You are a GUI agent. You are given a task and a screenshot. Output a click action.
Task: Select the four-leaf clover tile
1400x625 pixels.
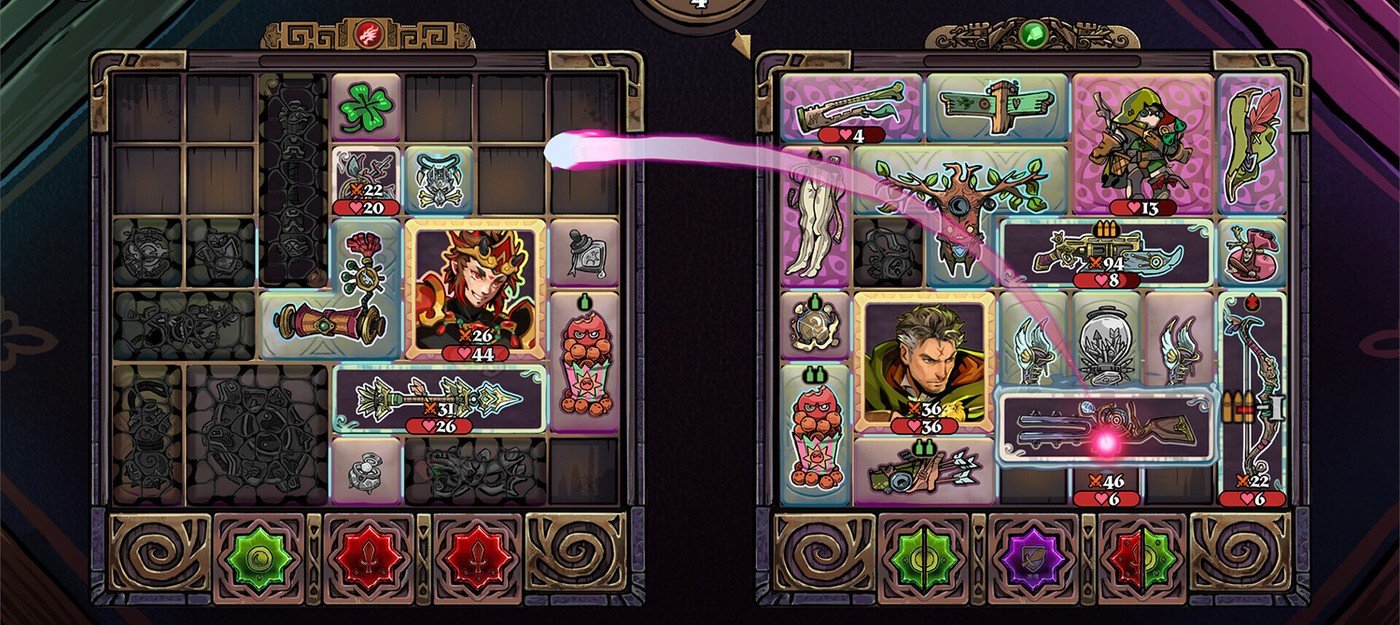pos(366,108)
